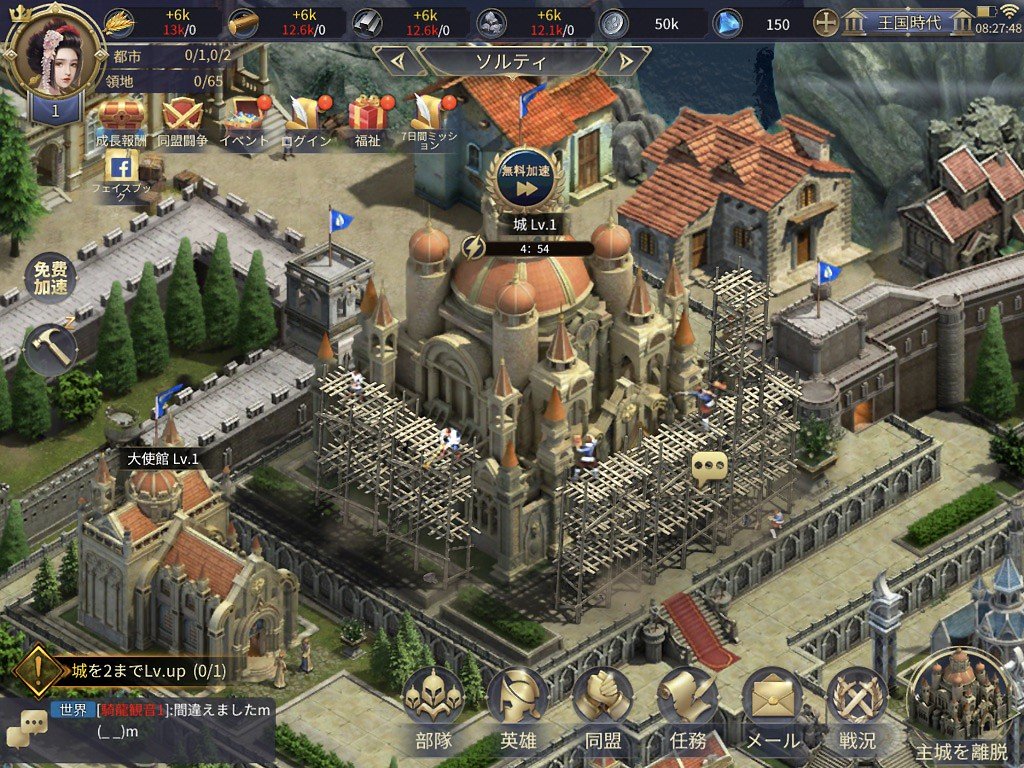Open the 福祉 gift box
Image resolution: width=1024 pixels, height=768 pixels.
point(367,119)
